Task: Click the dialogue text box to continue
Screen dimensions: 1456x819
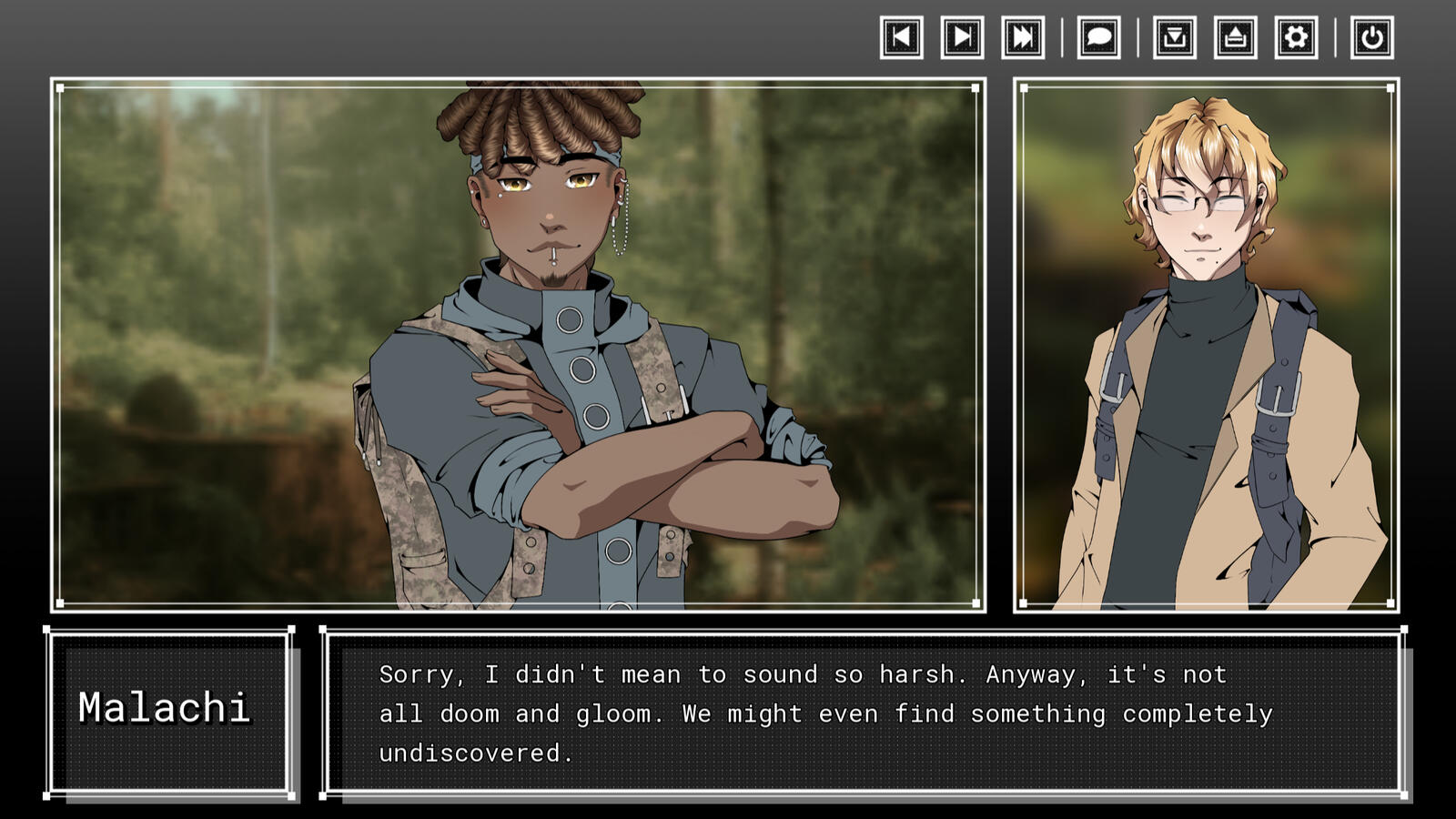Action: pyautogui.click(x=863, y=713)
